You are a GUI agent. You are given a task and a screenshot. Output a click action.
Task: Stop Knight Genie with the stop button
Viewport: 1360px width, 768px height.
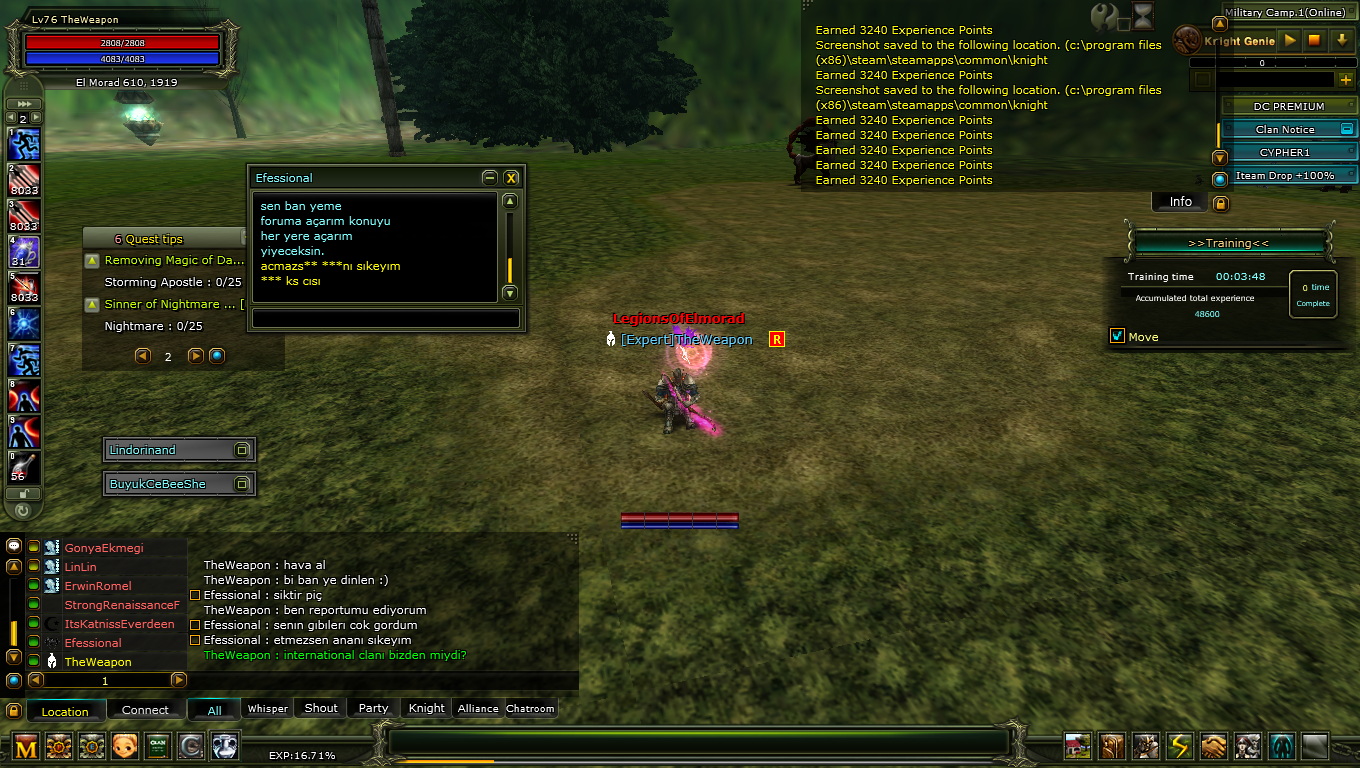click(1315, 41)
